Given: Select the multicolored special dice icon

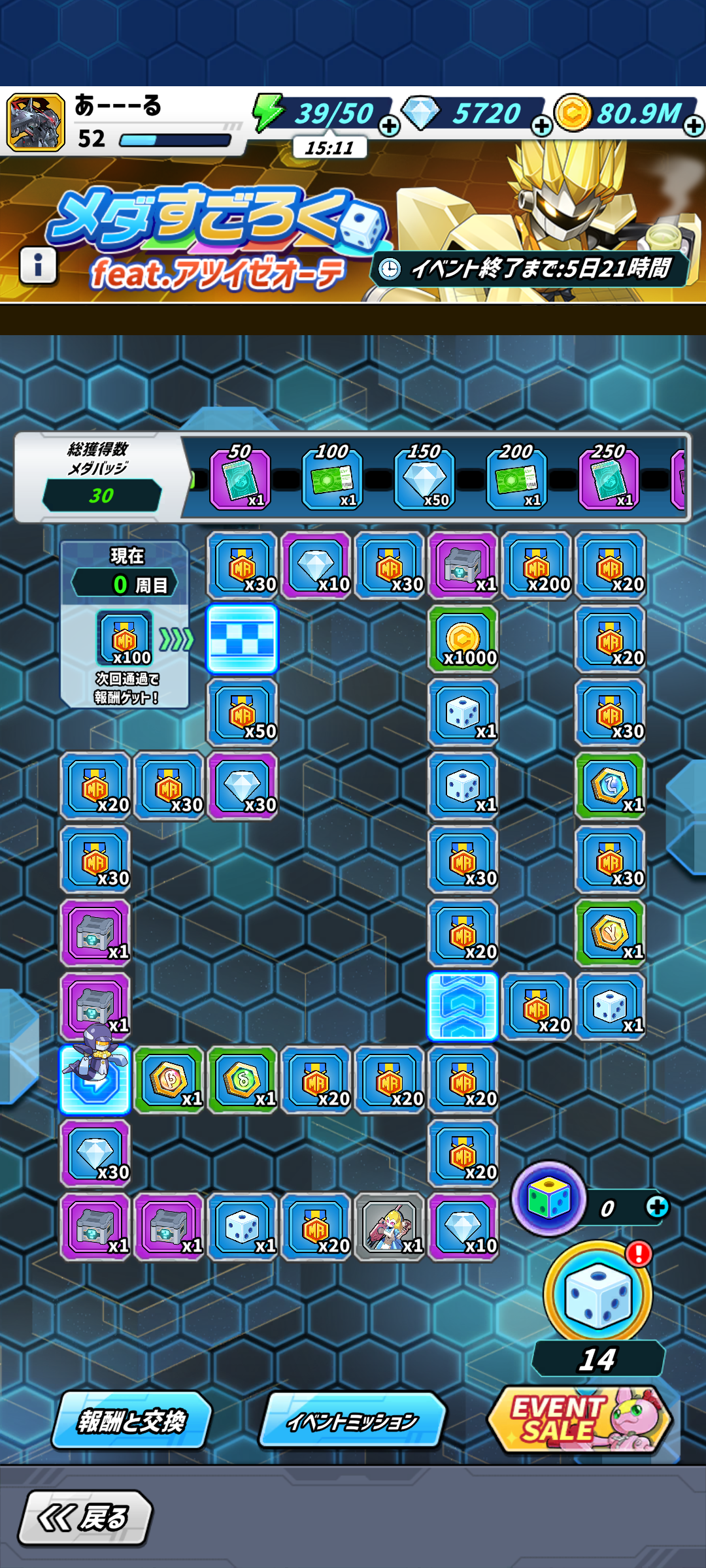Looking at the screenshot, I should [548, 1199].
